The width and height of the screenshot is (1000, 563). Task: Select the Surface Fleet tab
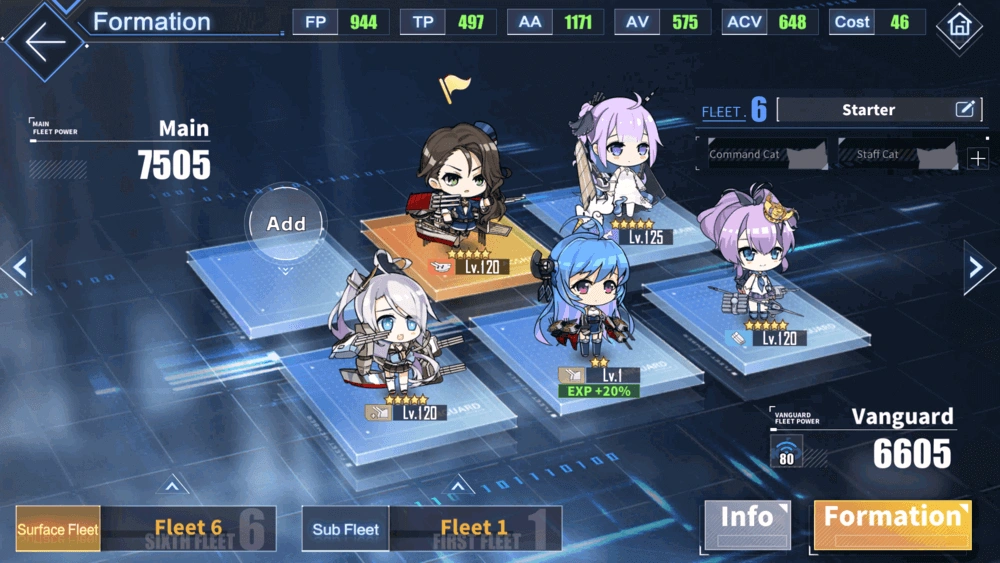[58, 529]
